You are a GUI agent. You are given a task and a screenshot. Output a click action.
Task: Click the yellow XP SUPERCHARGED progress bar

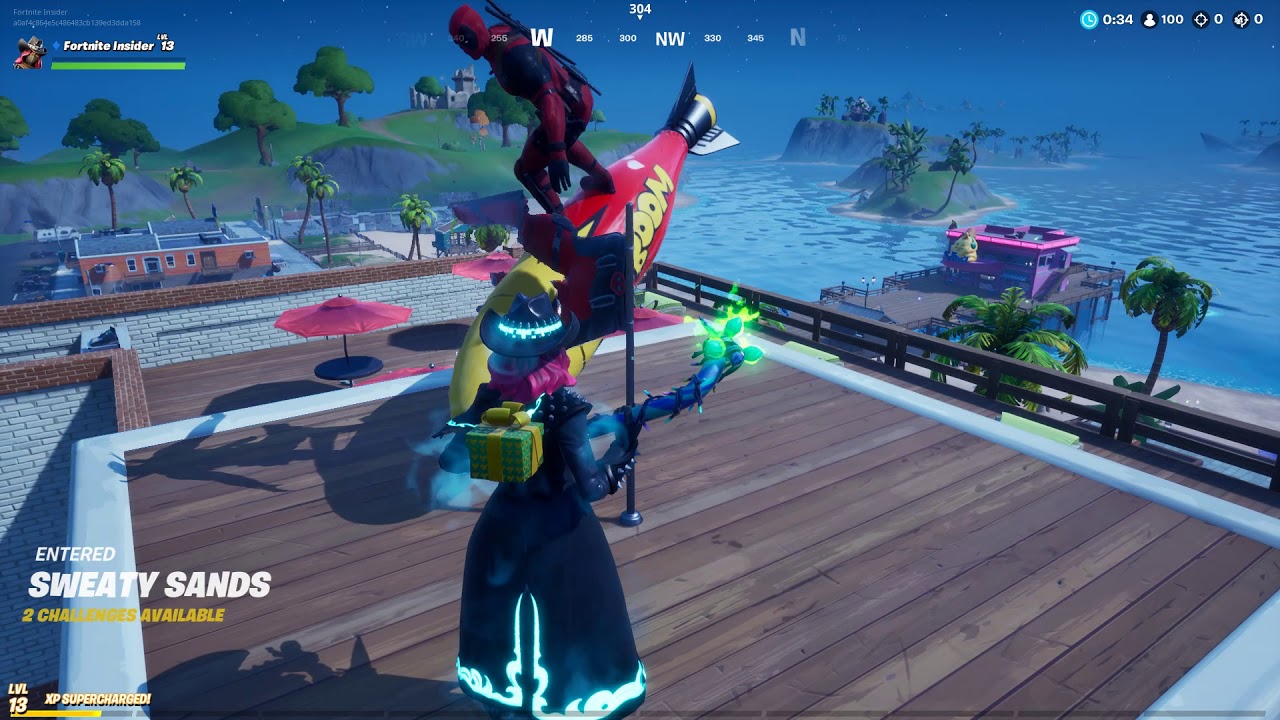(x=60, y=713)
